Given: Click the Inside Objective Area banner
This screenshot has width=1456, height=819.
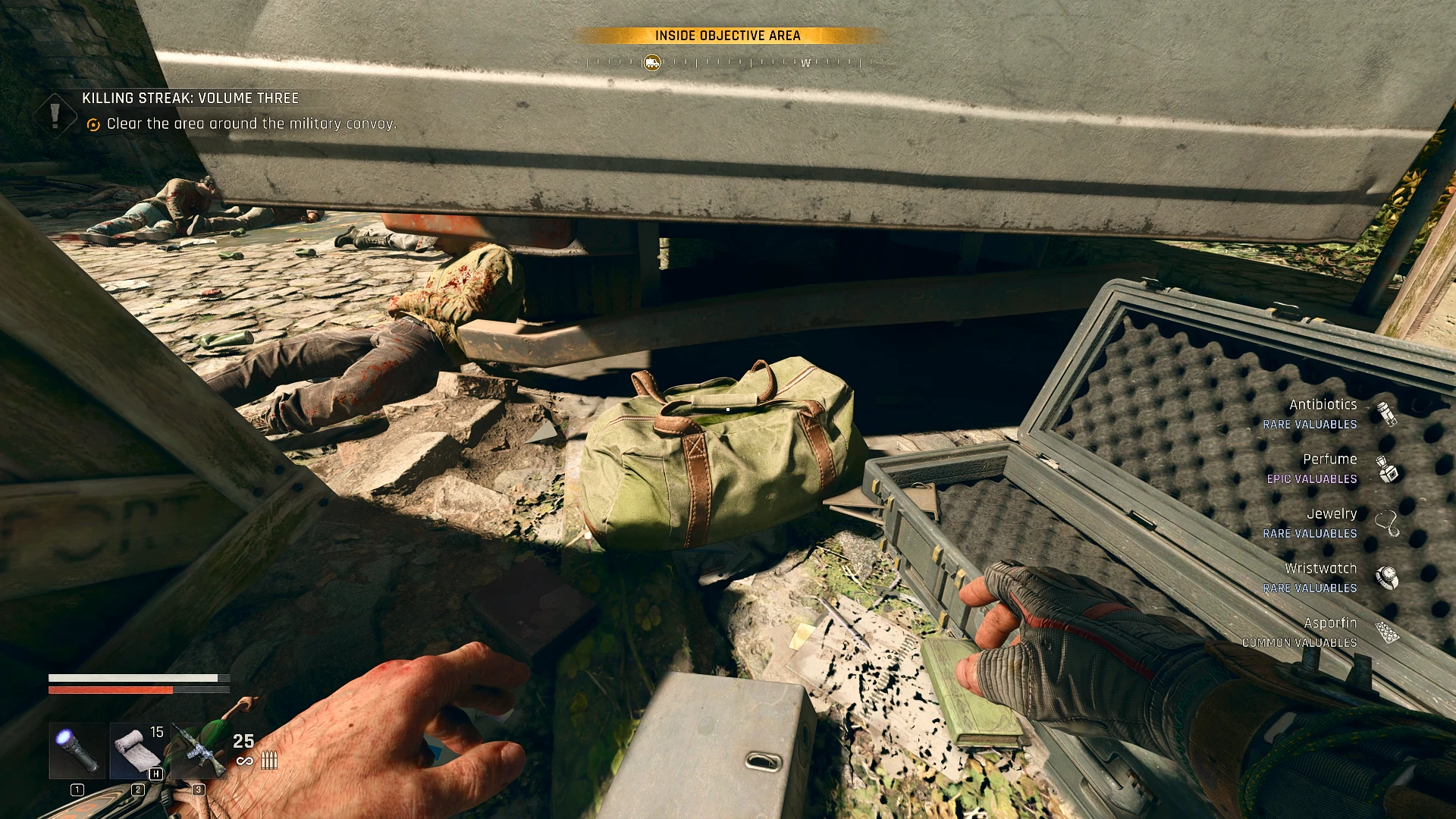Looking at the screenshot, I should tap(727, 35).
